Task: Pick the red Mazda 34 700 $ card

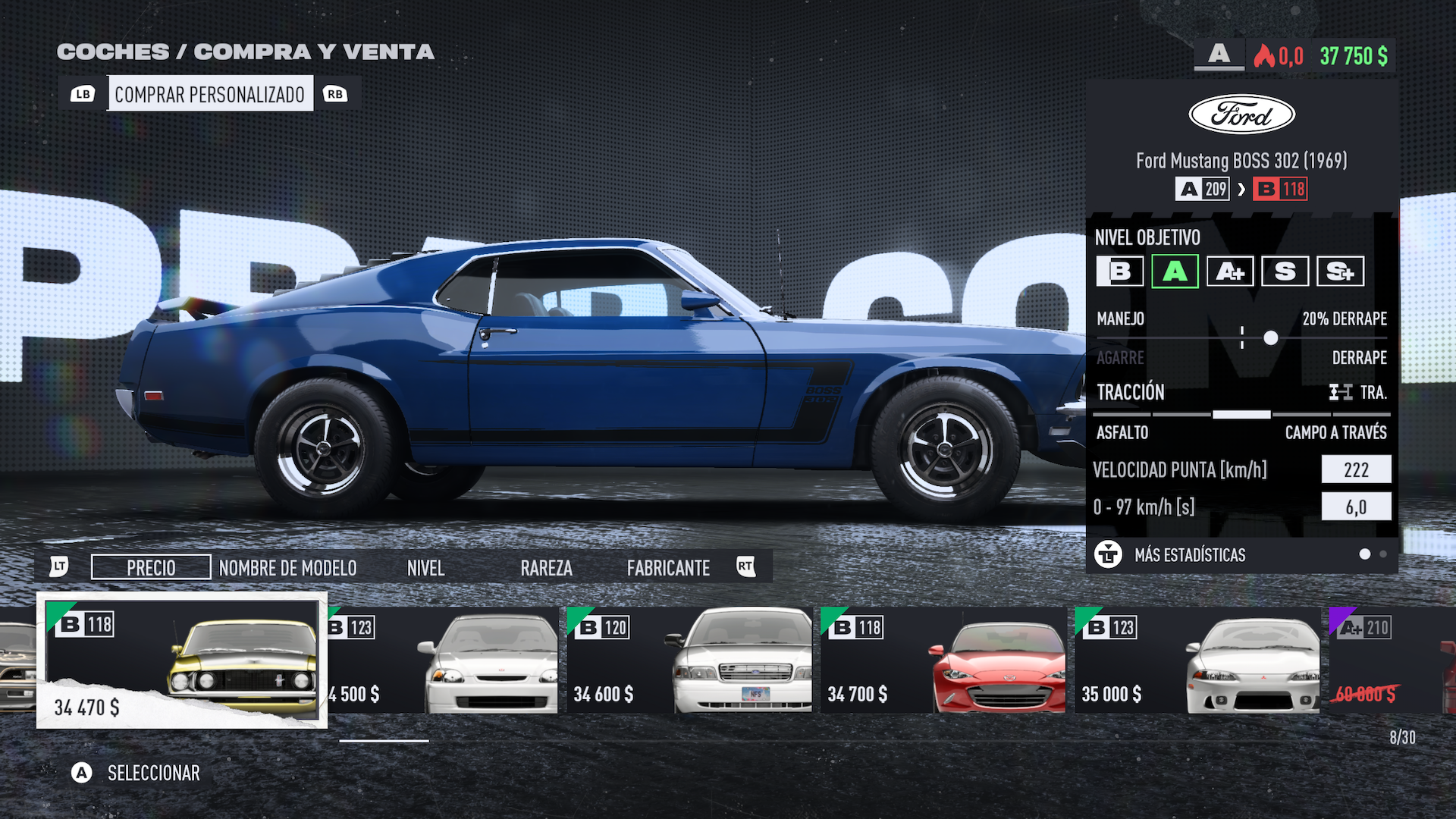Action: (943, 660)
